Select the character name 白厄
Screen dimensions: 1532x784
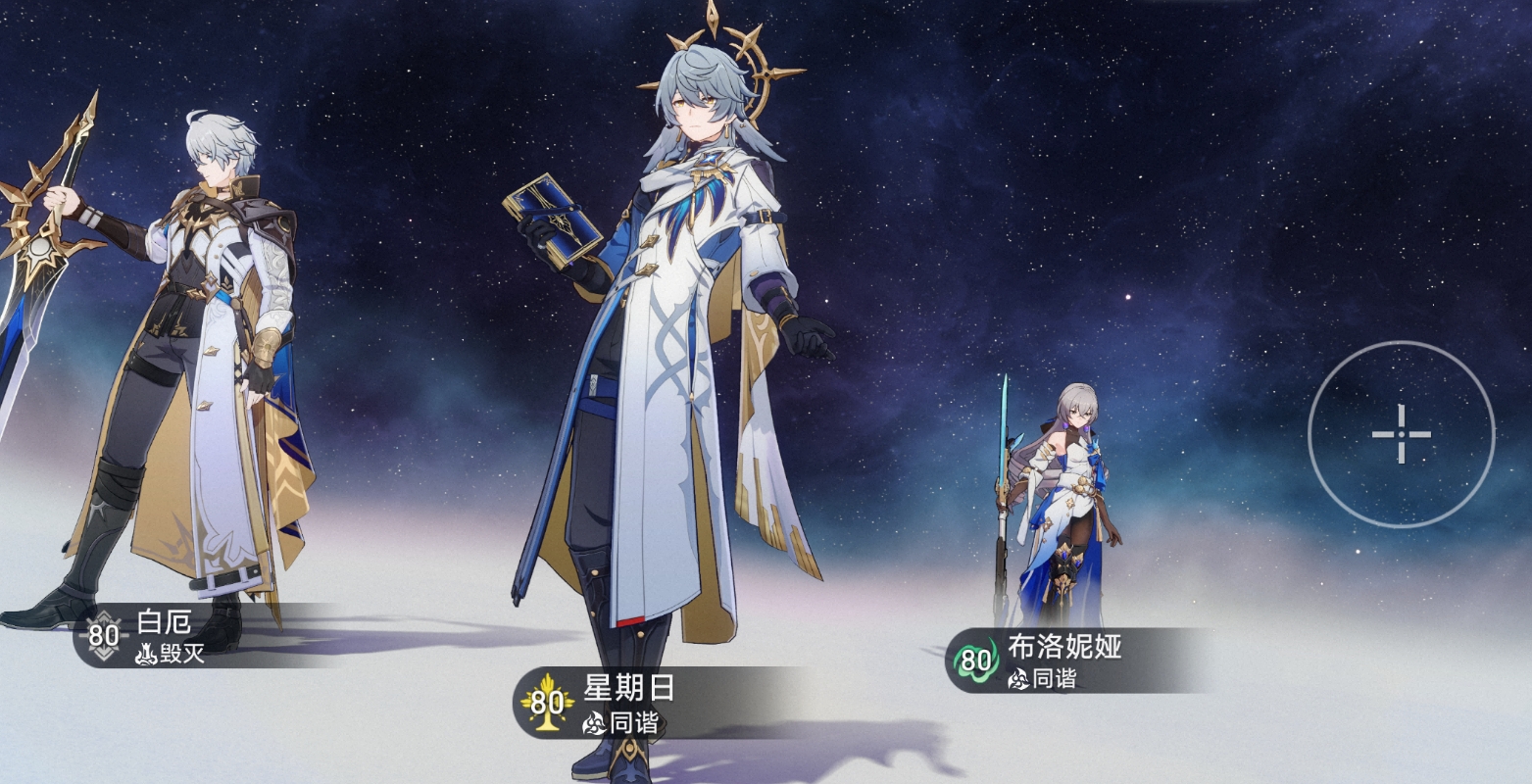165,619
